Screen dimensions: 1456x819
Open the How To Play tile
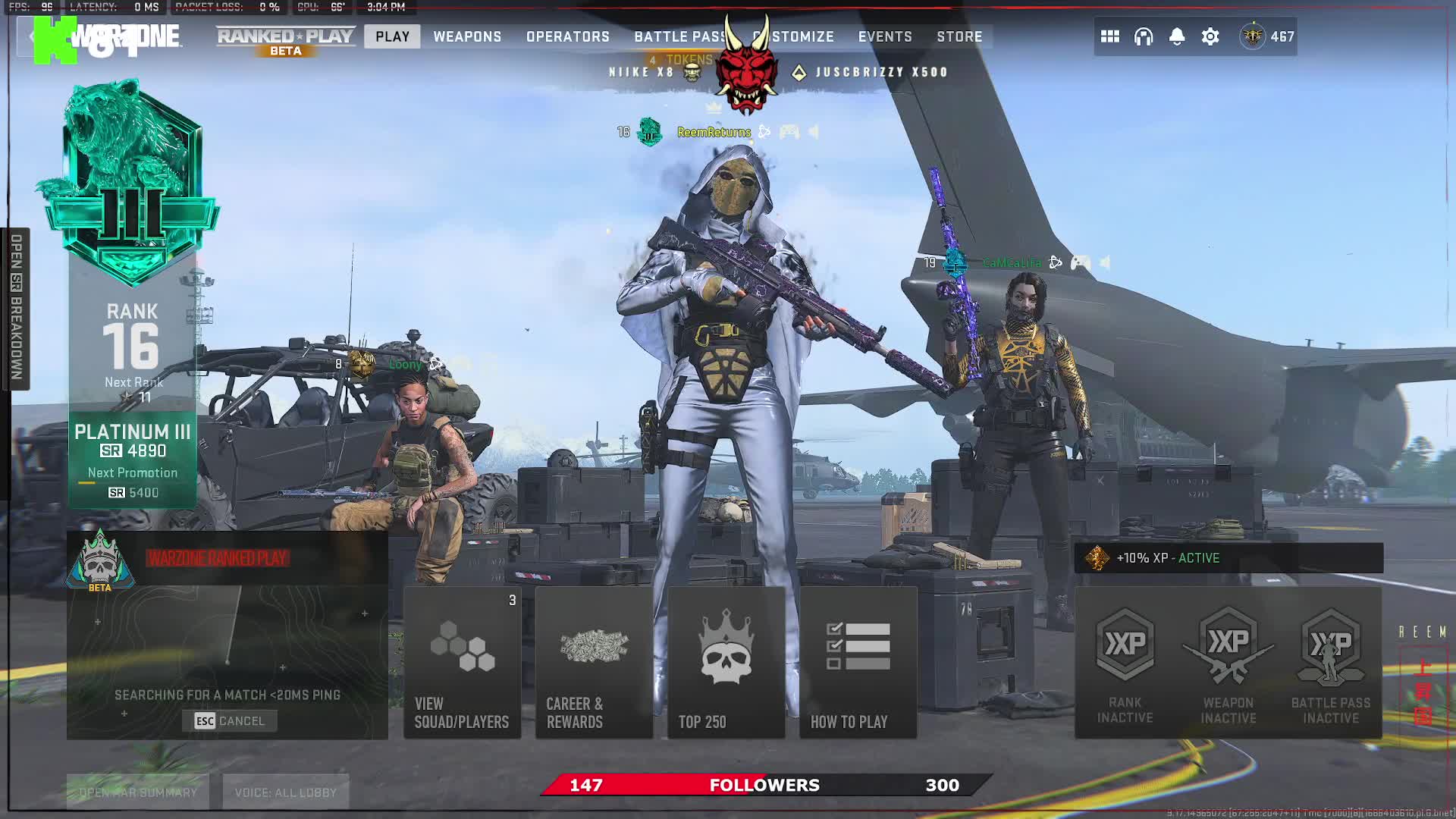[858, 663]
